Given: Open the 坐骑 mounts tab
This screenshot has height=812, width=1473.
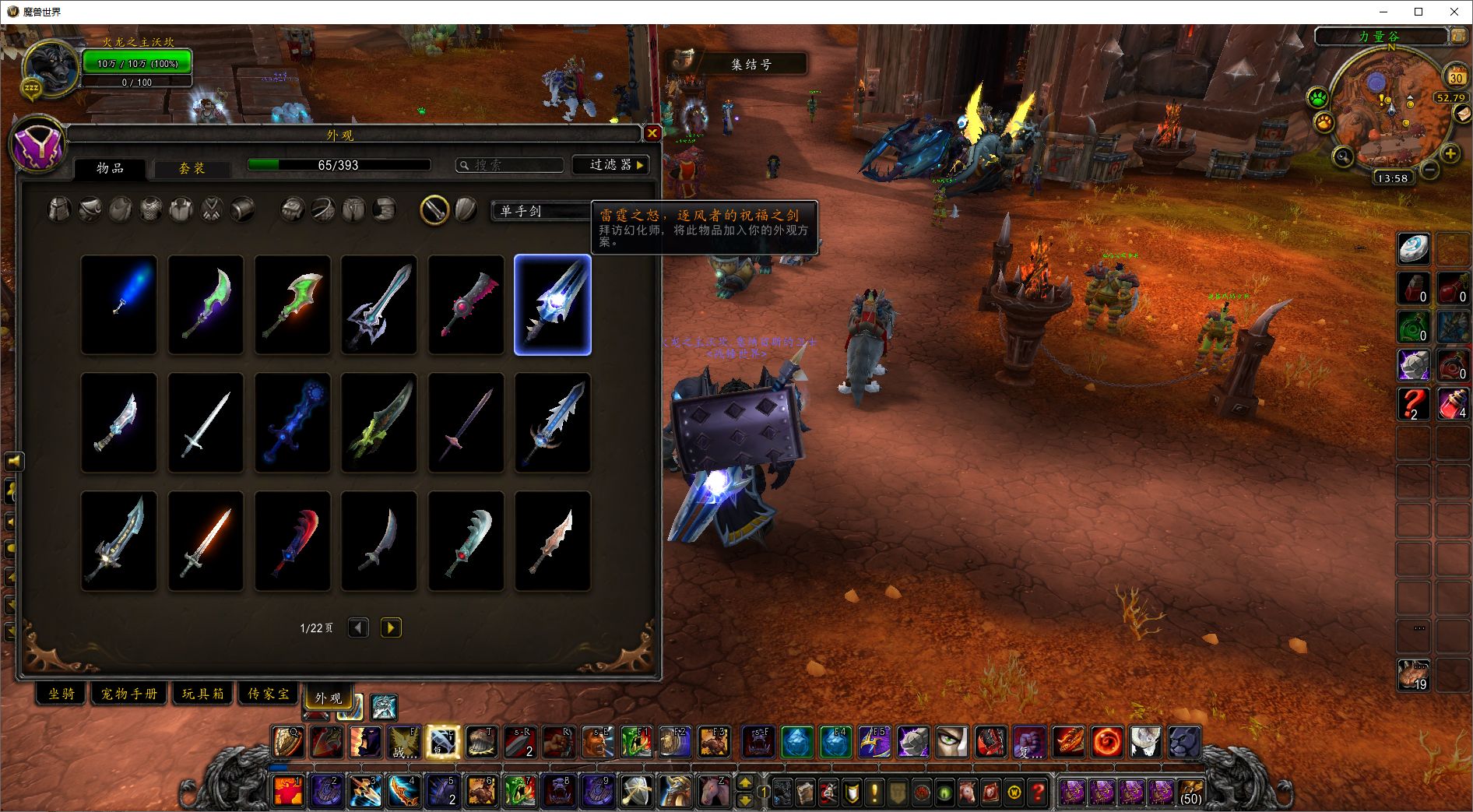Looking at the screenshot, I should (x=62, y=693).
